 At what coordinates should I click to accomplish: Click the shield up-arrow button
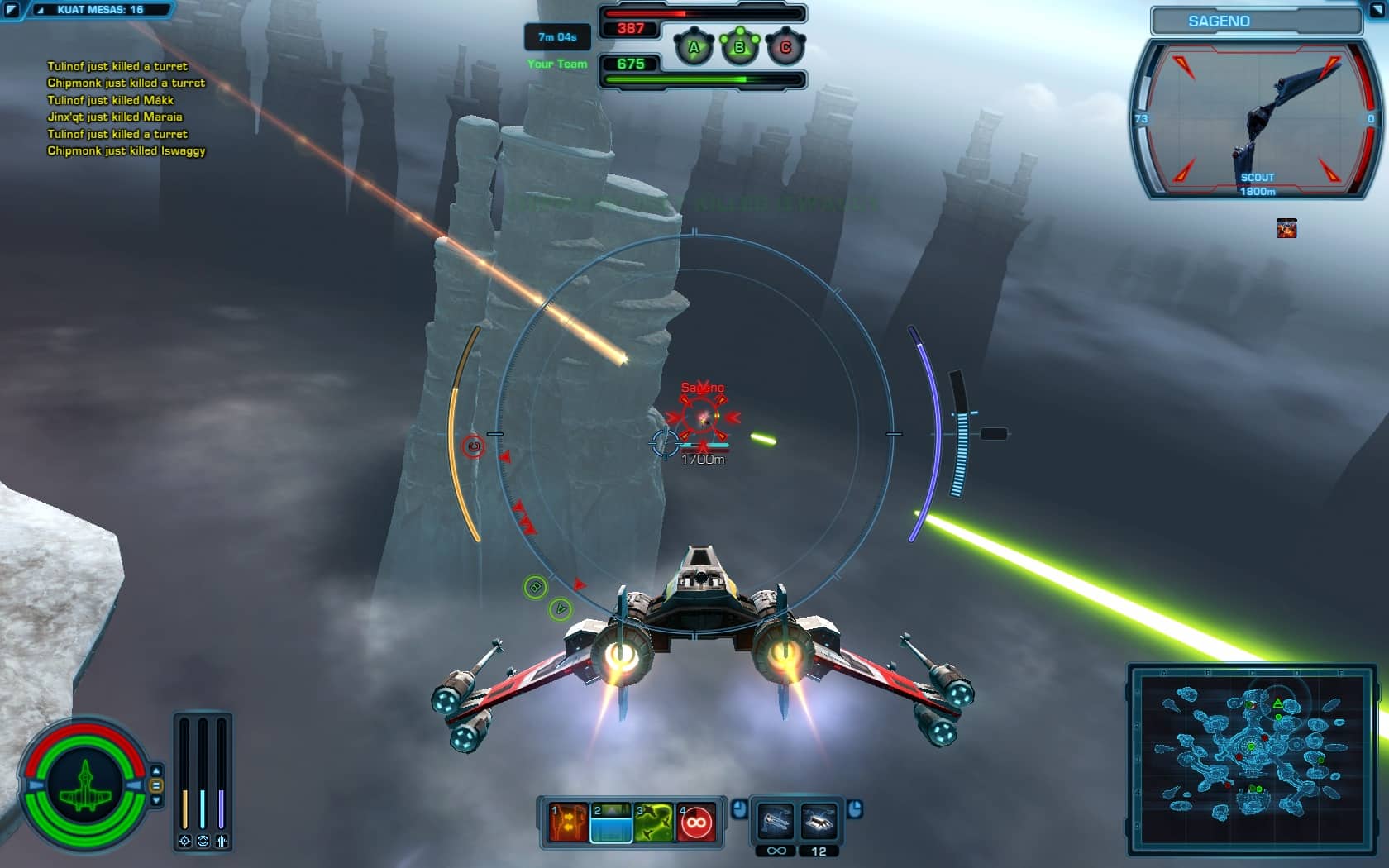(156, 771)
